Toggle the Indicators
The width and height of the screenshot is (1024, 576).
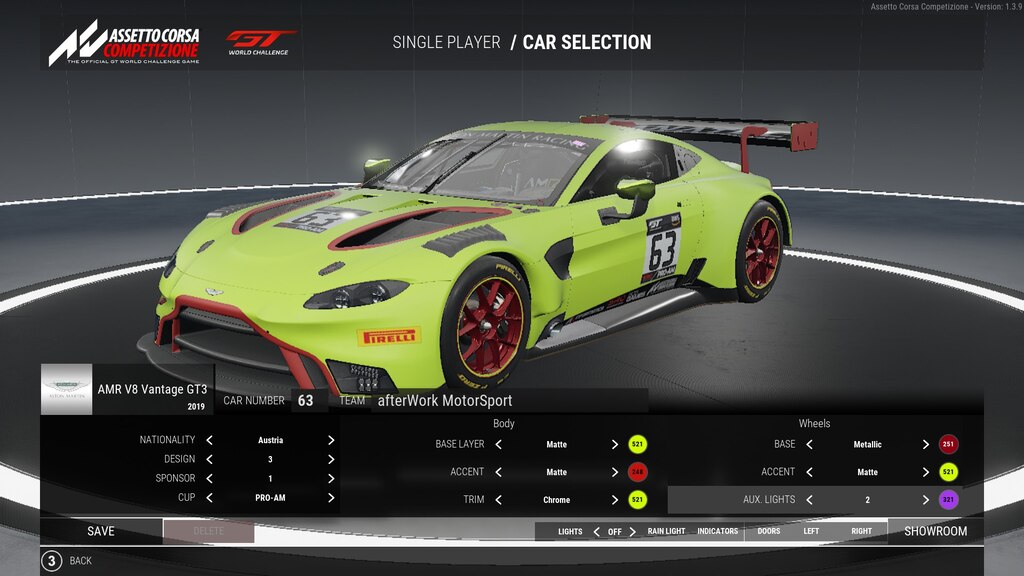[717, 531]
